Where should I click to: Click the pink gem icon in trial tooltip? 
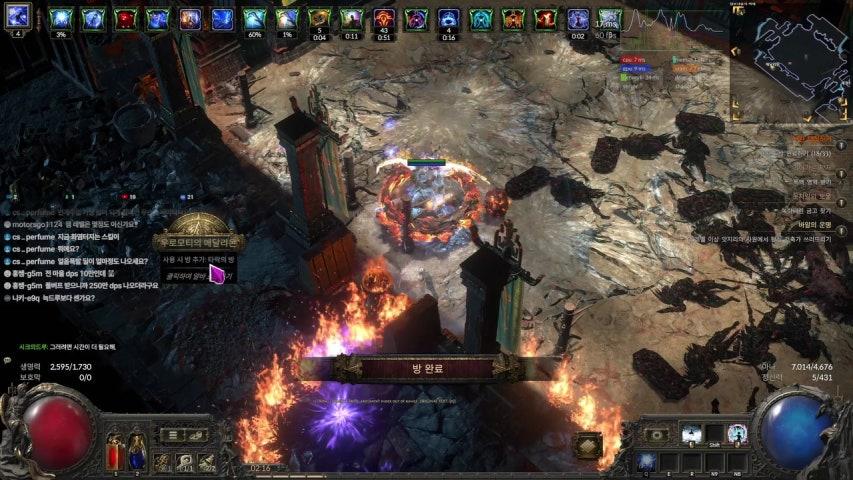click(217, 274)
